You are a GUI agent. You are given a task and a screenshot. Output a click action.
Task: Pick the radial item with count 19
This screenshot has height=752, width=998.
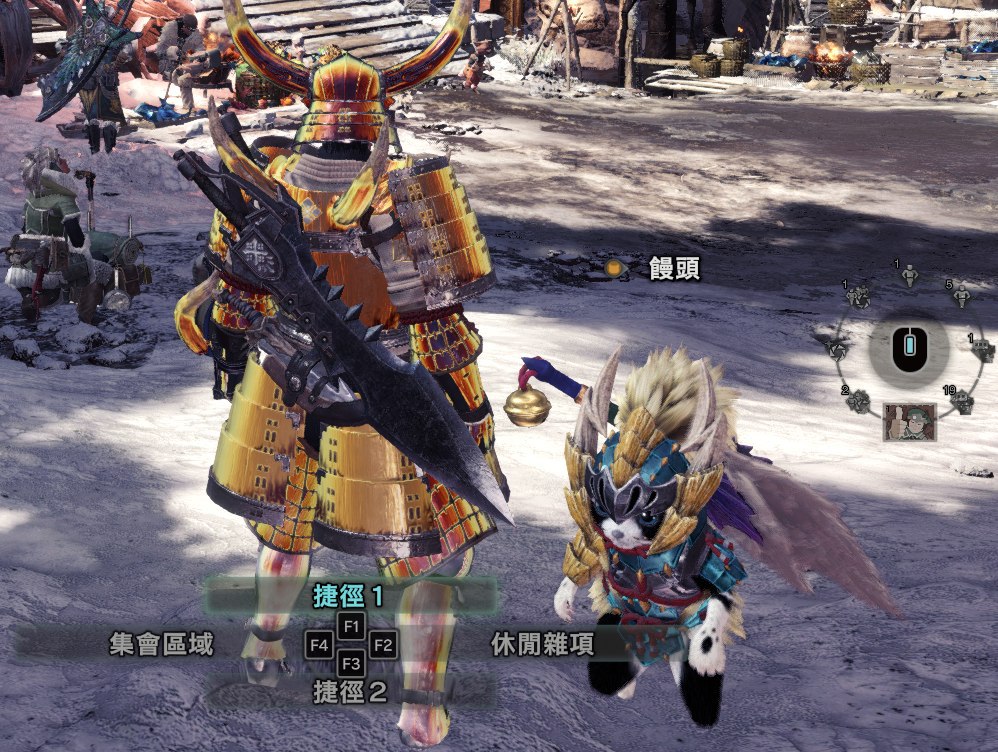click(963, 402)
